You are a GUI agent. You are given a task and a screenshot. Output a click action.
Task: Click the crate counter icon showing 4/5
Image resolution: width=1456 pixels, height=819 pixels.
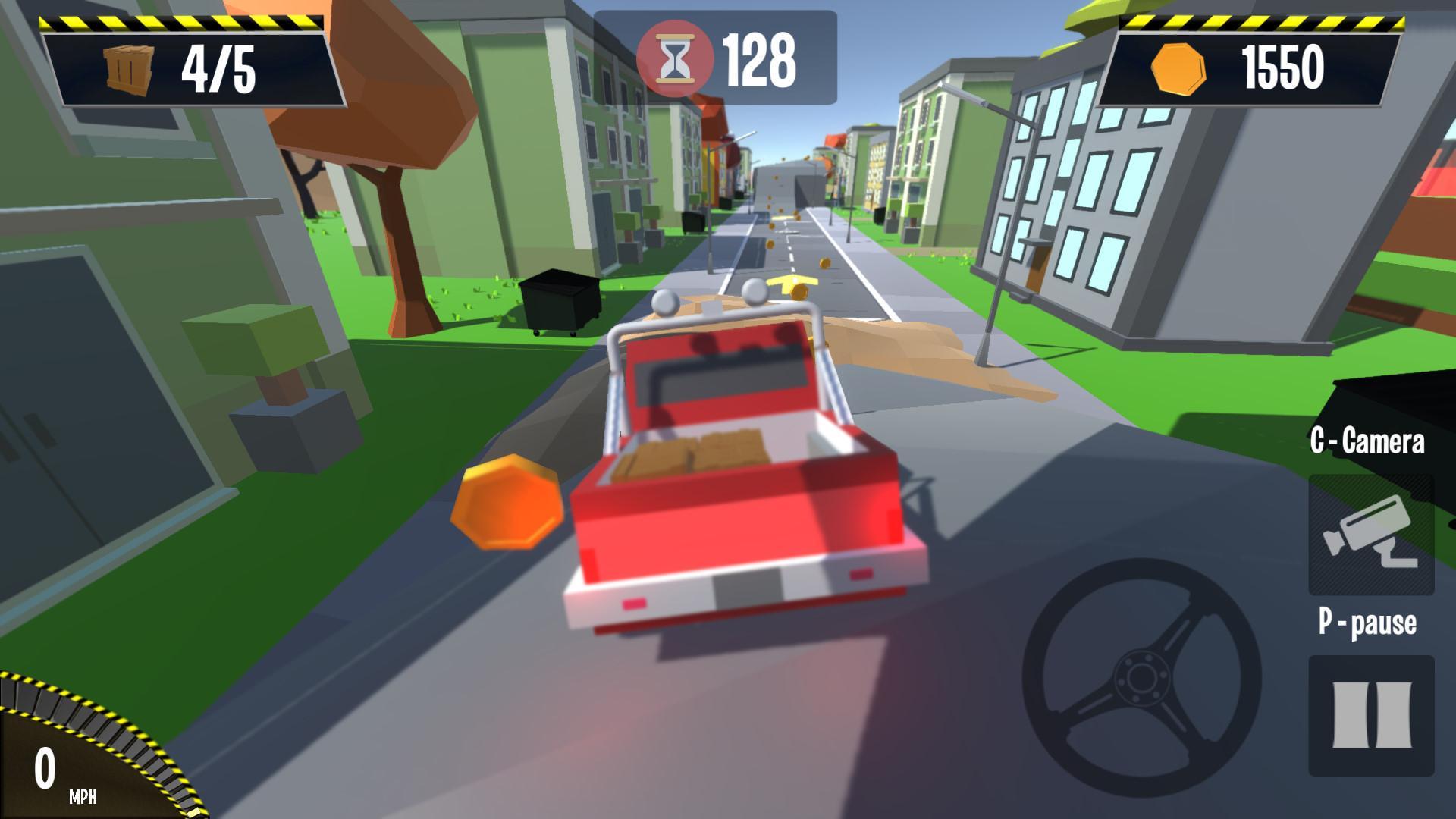129,68
